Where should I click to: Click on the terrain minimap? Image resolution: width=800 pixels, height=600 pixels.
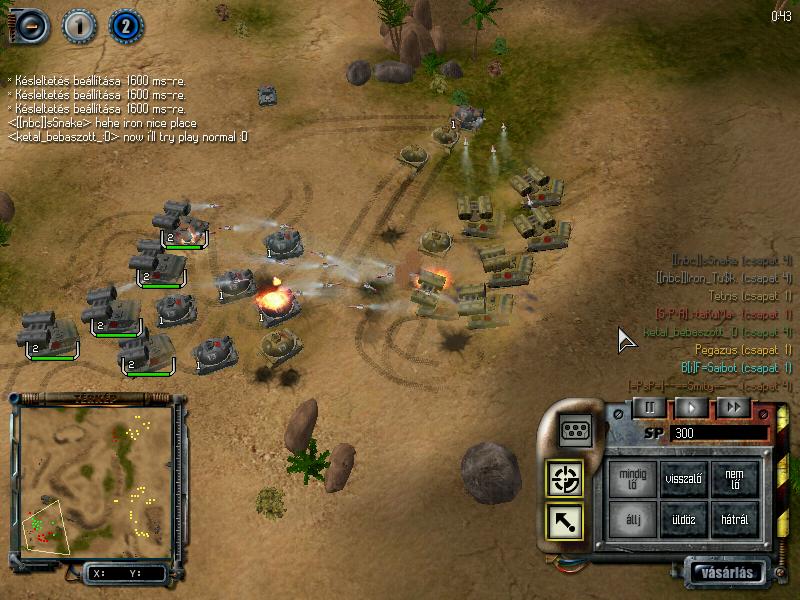click(x=95, y=476)
